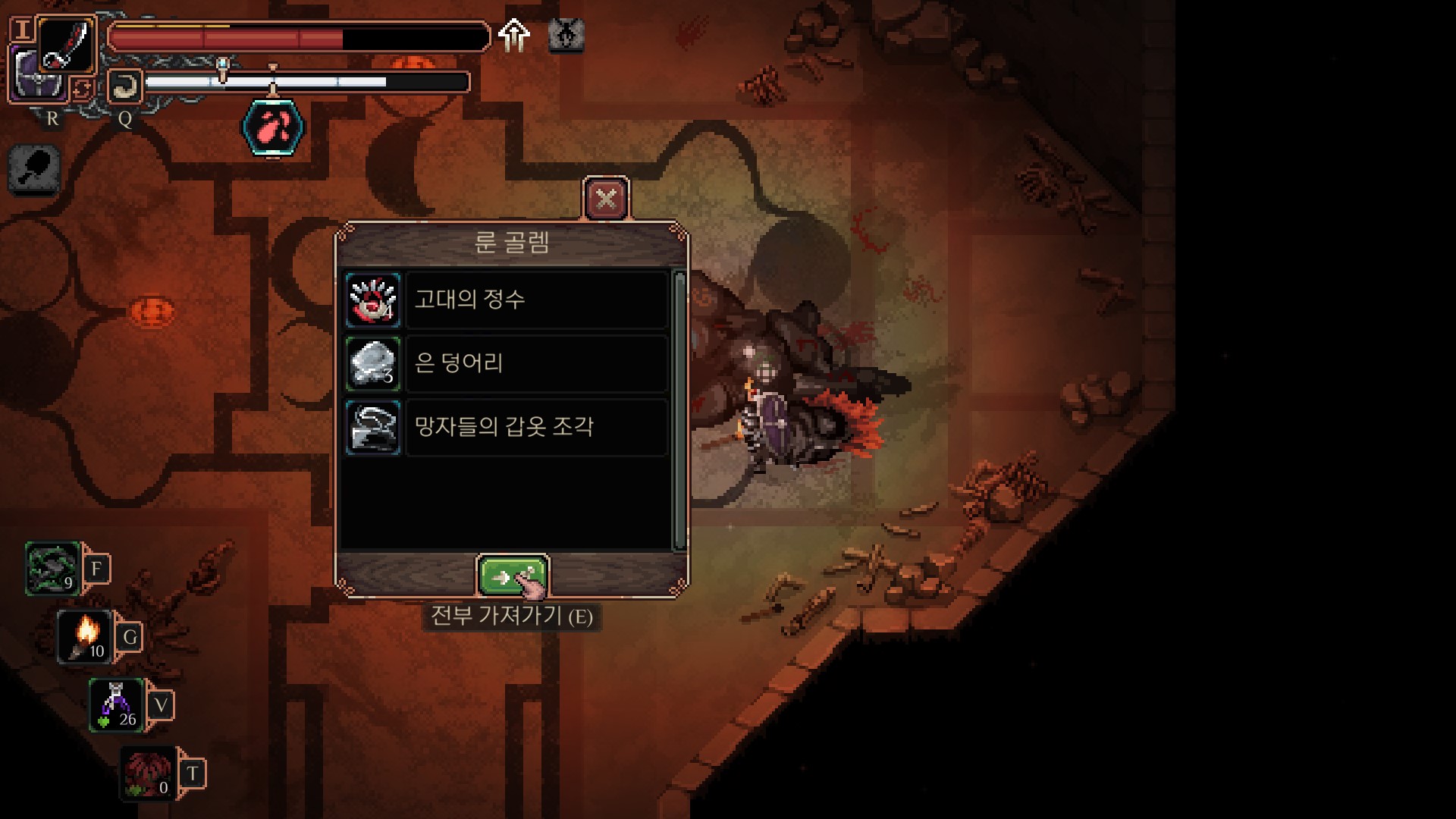Click the grey creature status icon
The height and width of the screenshot is (819, 1456).
pos(566,35)
